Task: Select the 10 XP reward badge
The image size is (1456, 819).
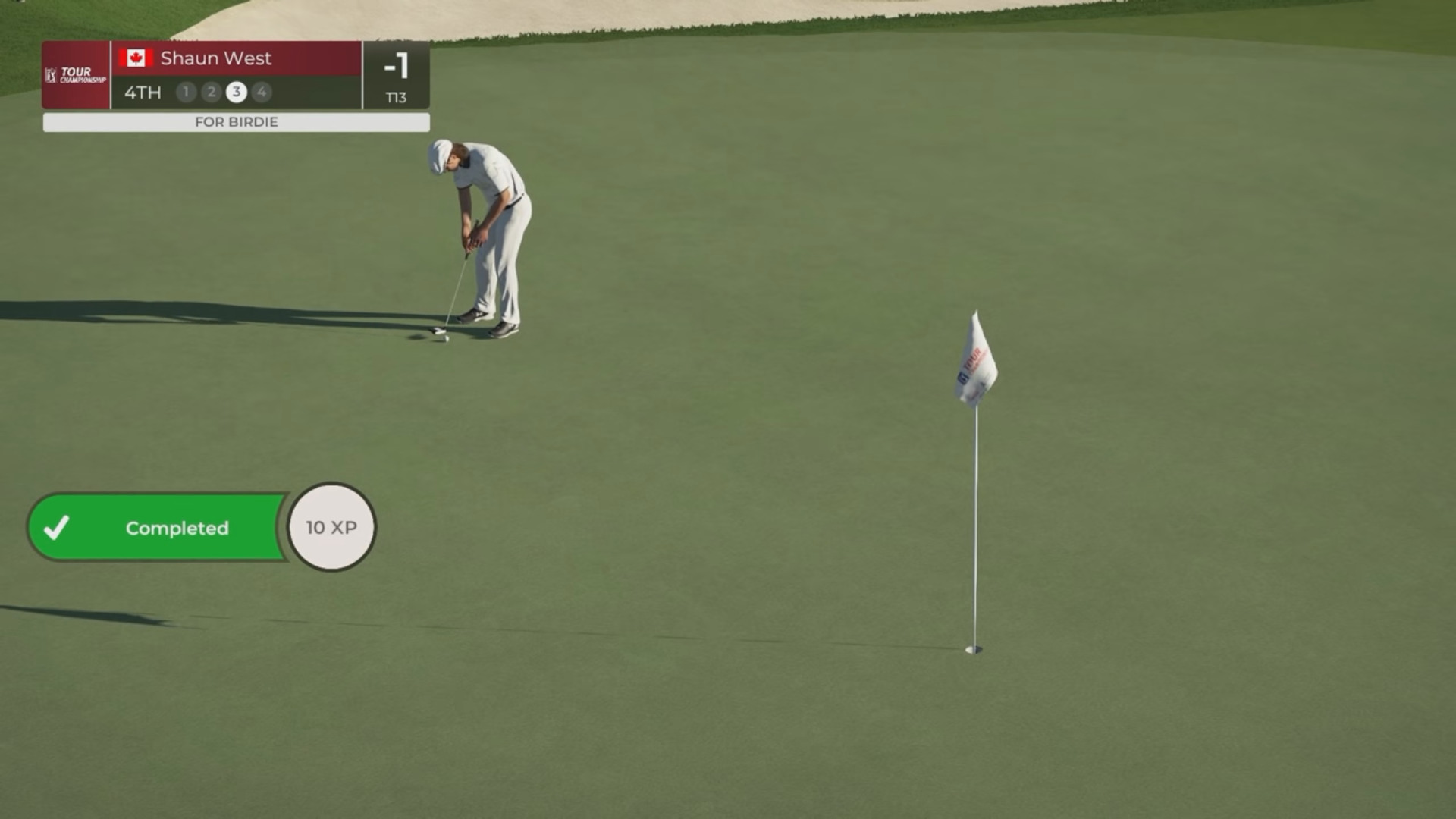Action: pyautogui.click(x=331, y=527)
